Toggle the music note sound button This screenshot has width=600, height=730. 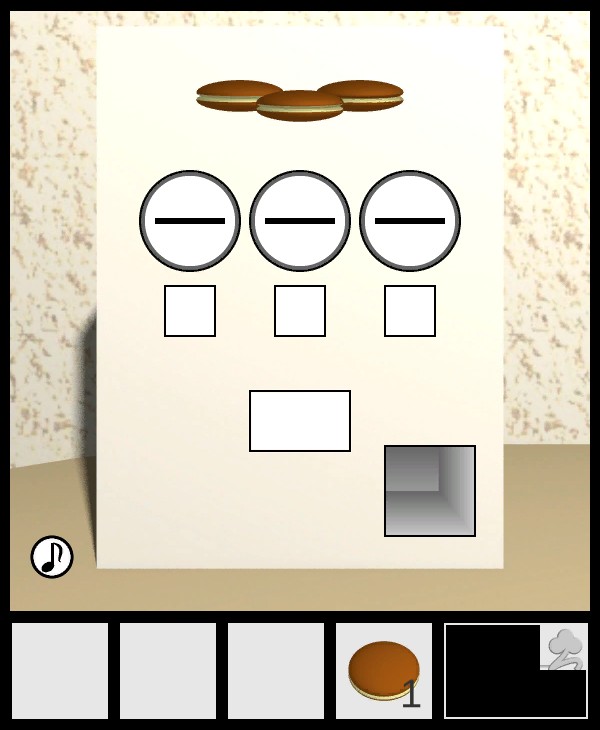coord(52,557)
